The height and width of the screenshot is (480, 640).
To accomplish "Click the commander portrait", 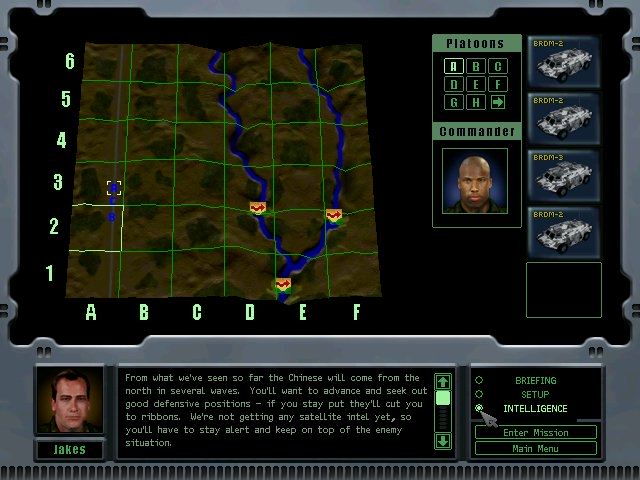I will pyautogui.click(x=475, y=181).
